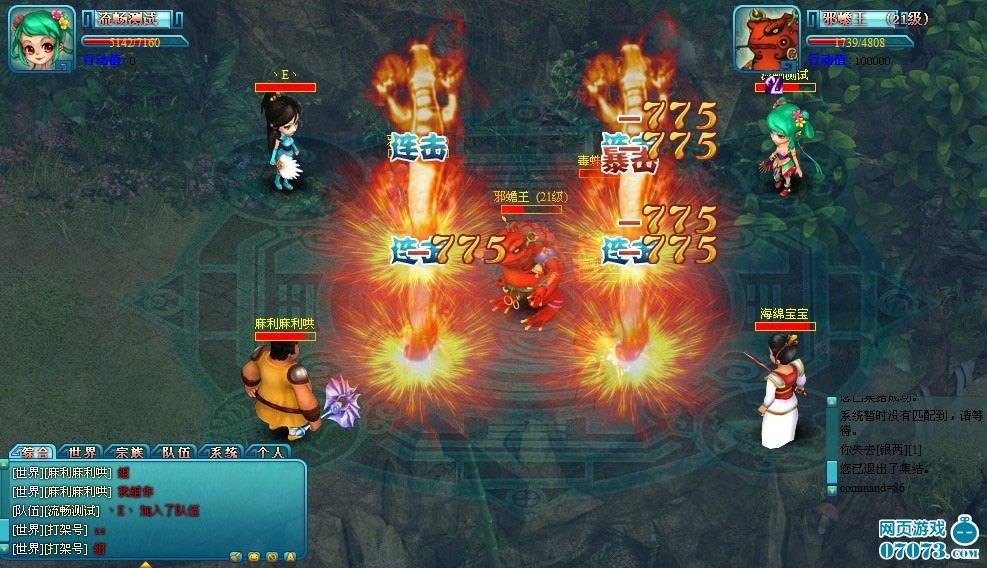Select the 邪蟾王 boss target portrait

(766, 39)
